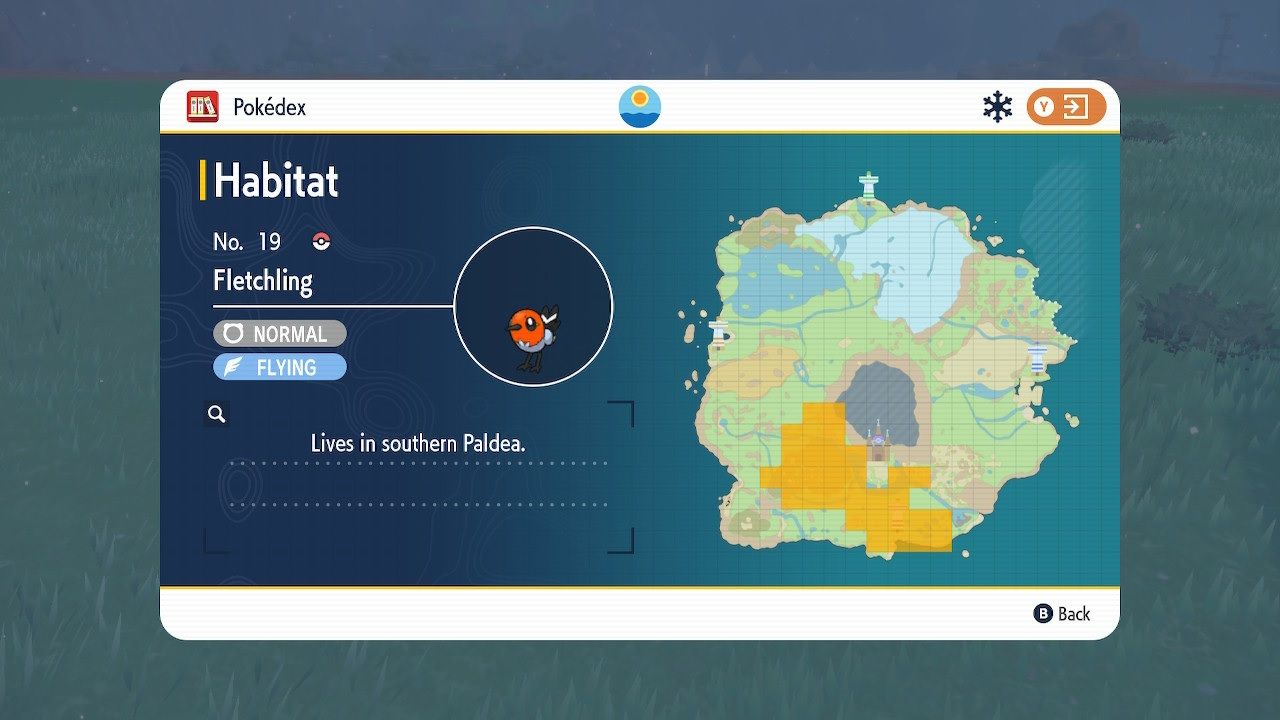Toggle the NORMAL type badge
The width and height of the screenshot is (1280, 720).
coord(279,333)
